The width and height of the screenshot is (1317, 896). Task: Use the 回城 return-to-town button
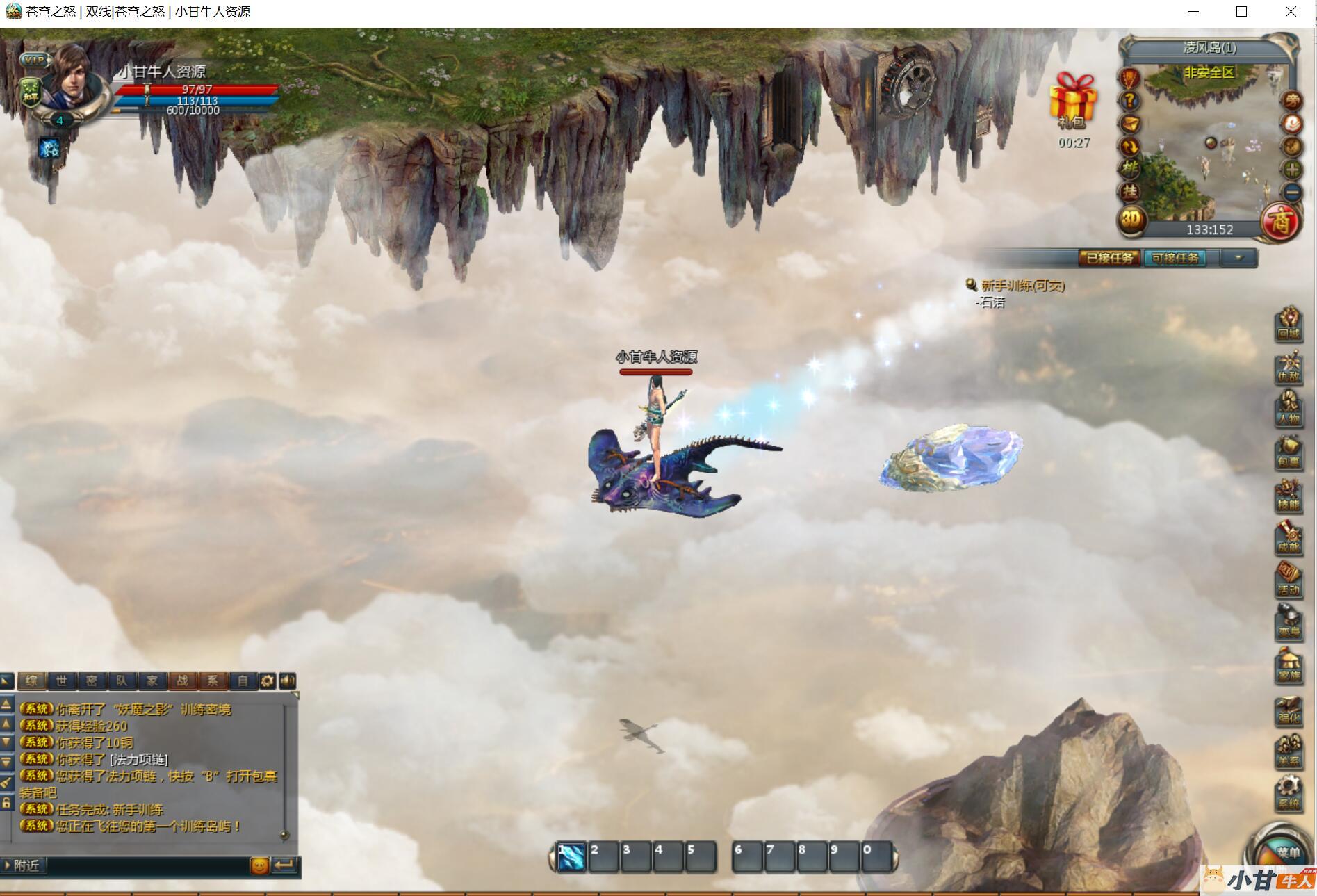pyautogui.click(x=1289, y=324)
